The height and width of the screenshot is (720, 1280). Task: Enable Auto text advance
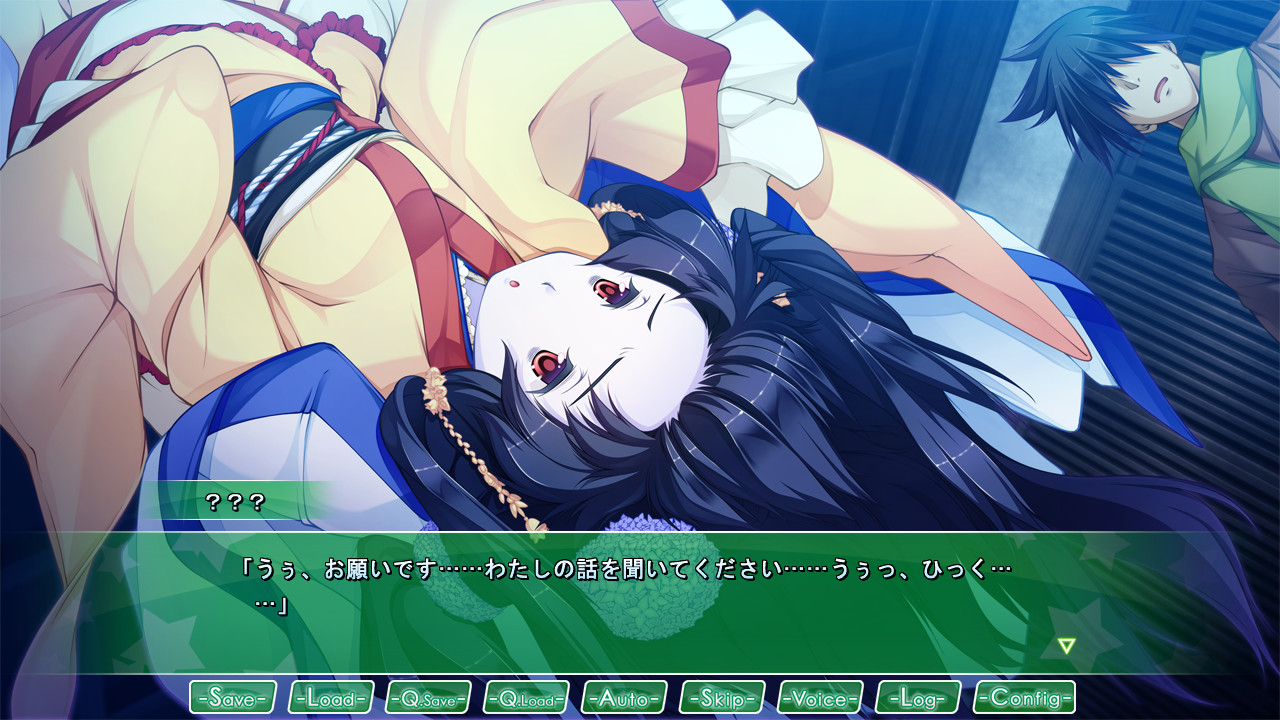tap(625, 697)
